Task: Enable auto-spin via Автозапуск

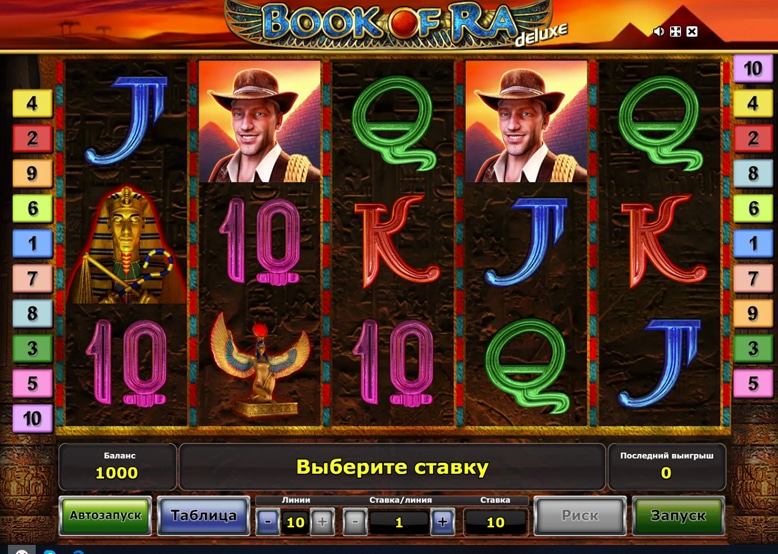Action: (x=105, y=516)
